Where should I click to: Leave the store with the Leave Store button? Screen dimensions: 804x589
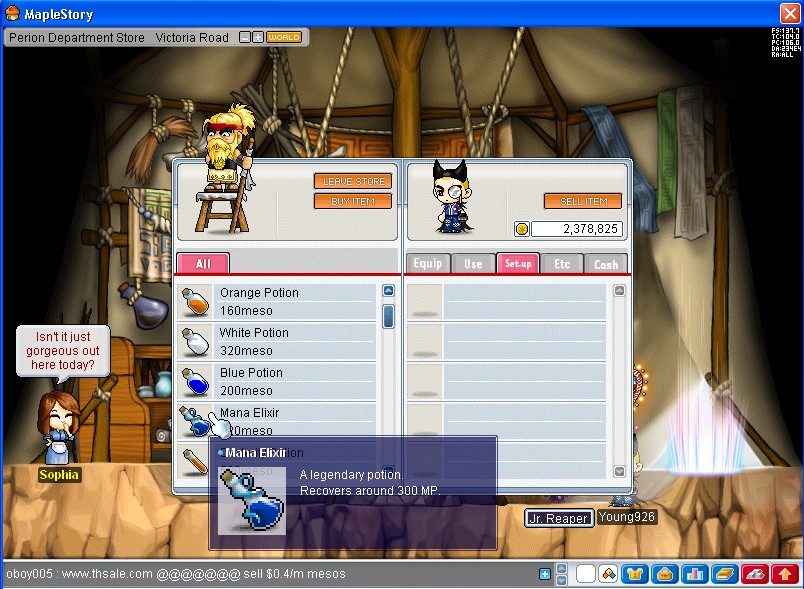[353, 181]
